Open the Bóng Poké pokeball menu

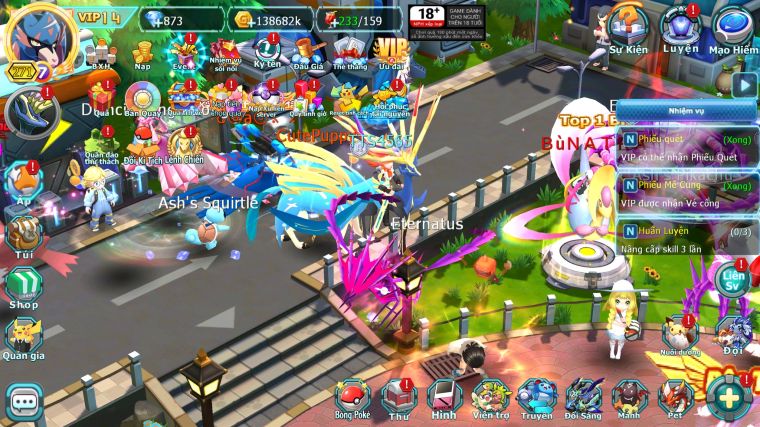[352, 397]
